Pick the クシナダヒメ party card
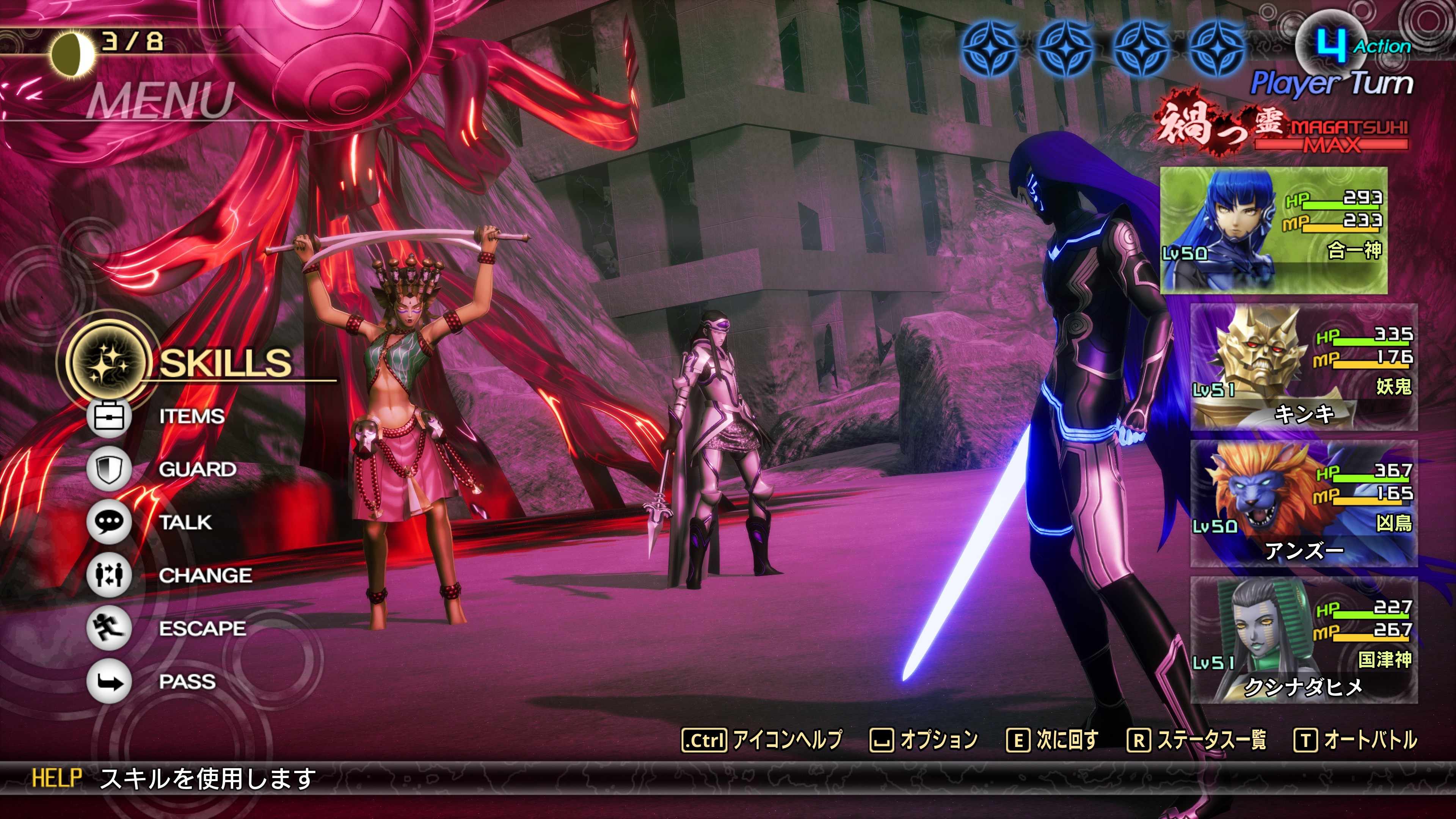The image size is (1456, 819). tap(1304, 640)
